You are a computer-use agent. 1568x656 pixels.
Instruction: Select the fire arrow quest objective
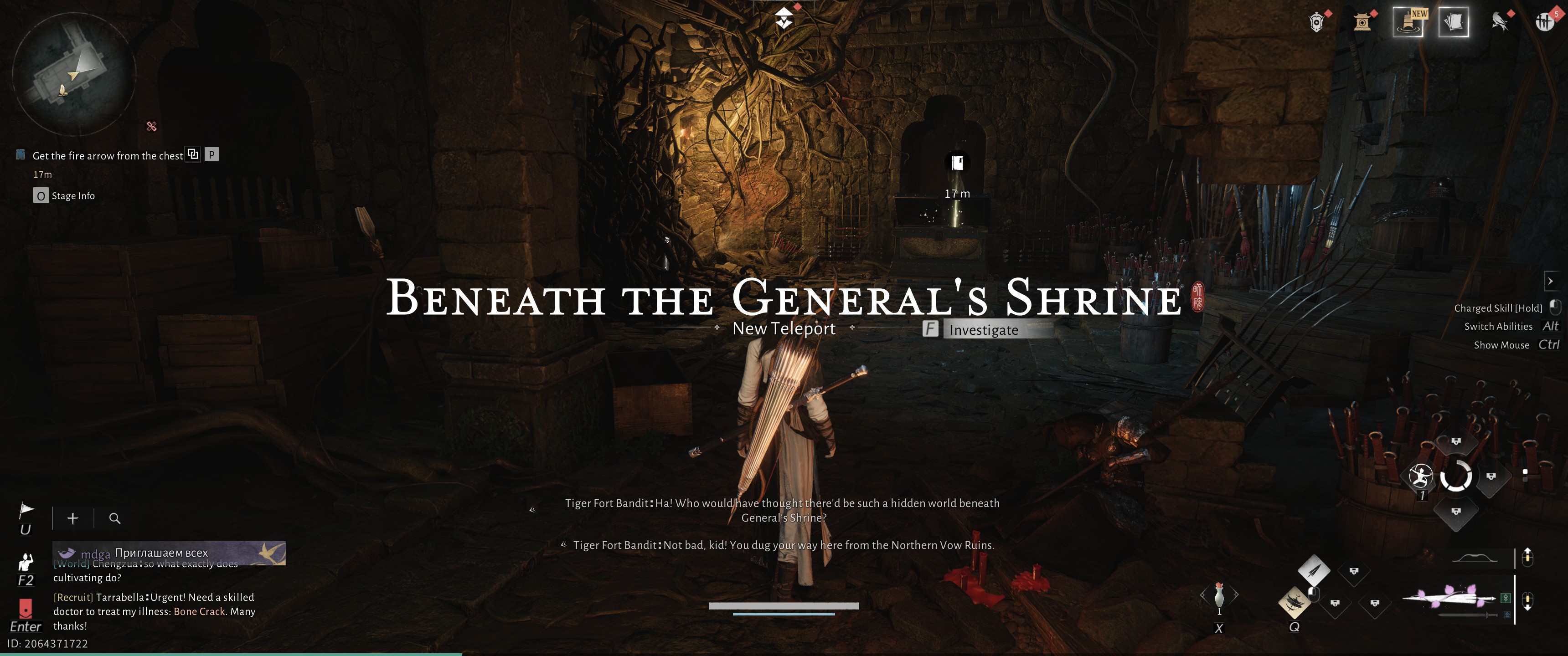pyautogui.click(x=107, y=156)
